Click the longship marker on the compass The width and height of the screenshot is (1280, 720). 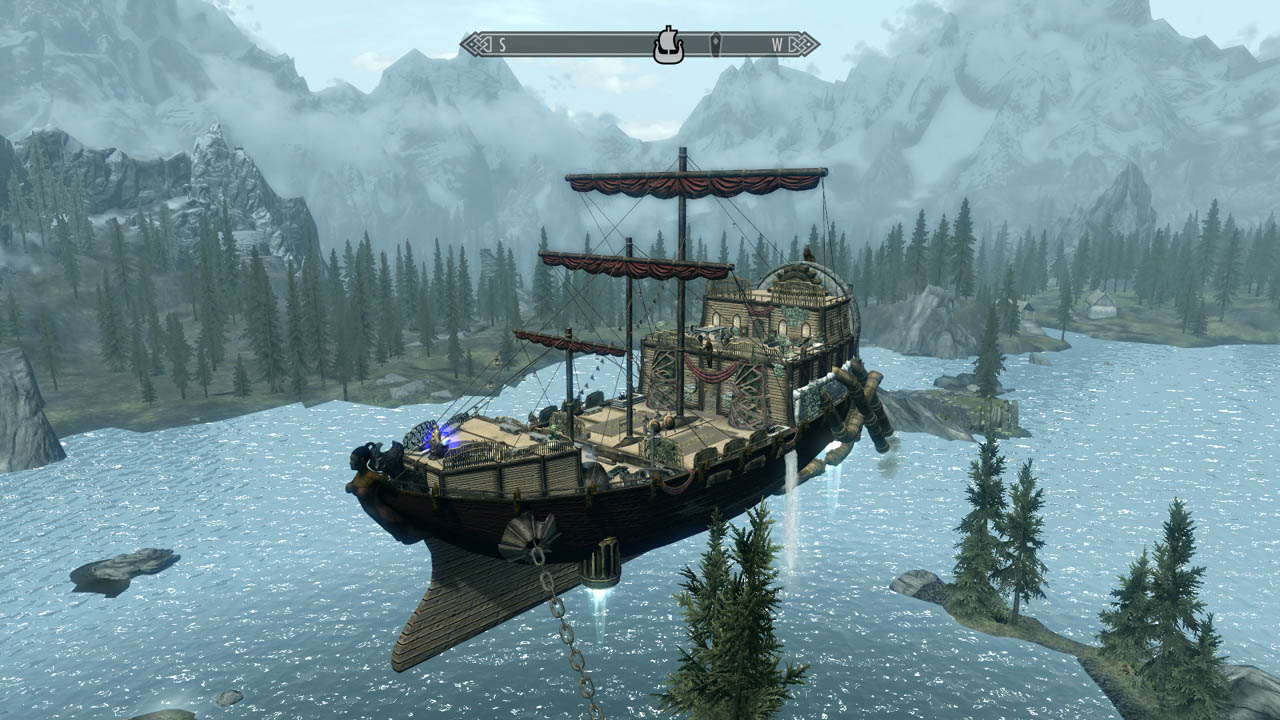[x=668, y=45]
